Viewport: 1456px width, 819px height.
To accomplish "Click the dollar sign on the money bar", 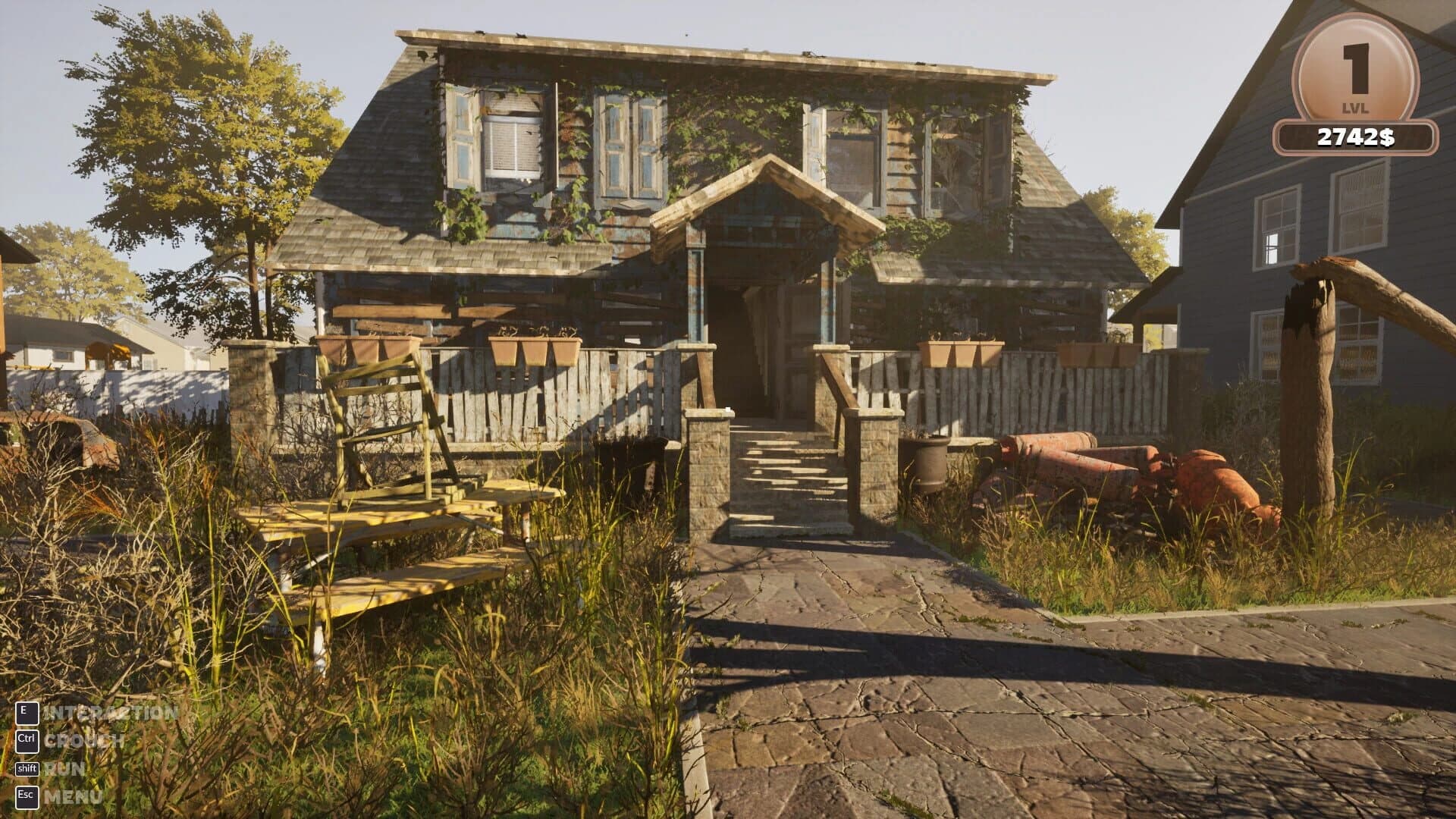I will click(1386, 136).
